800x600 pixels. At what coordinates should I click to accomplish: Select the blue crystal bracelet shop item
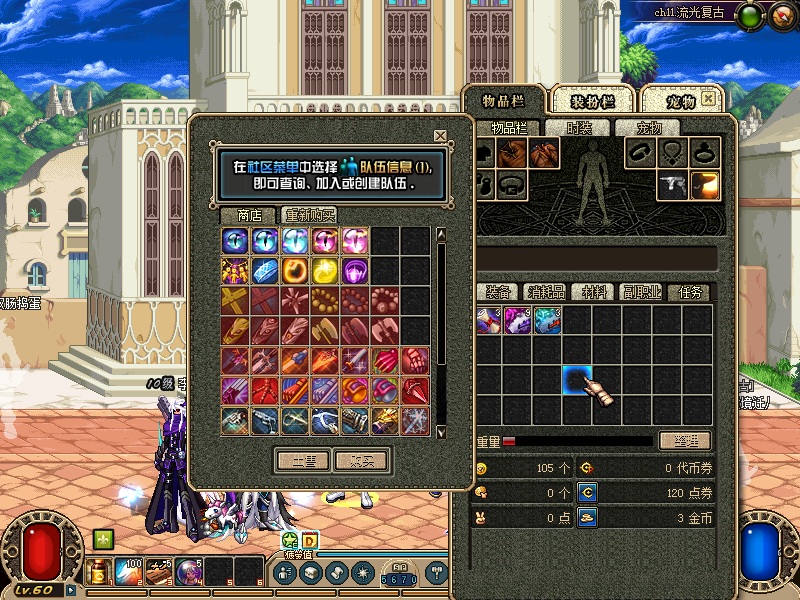click(x=265, y=271)
